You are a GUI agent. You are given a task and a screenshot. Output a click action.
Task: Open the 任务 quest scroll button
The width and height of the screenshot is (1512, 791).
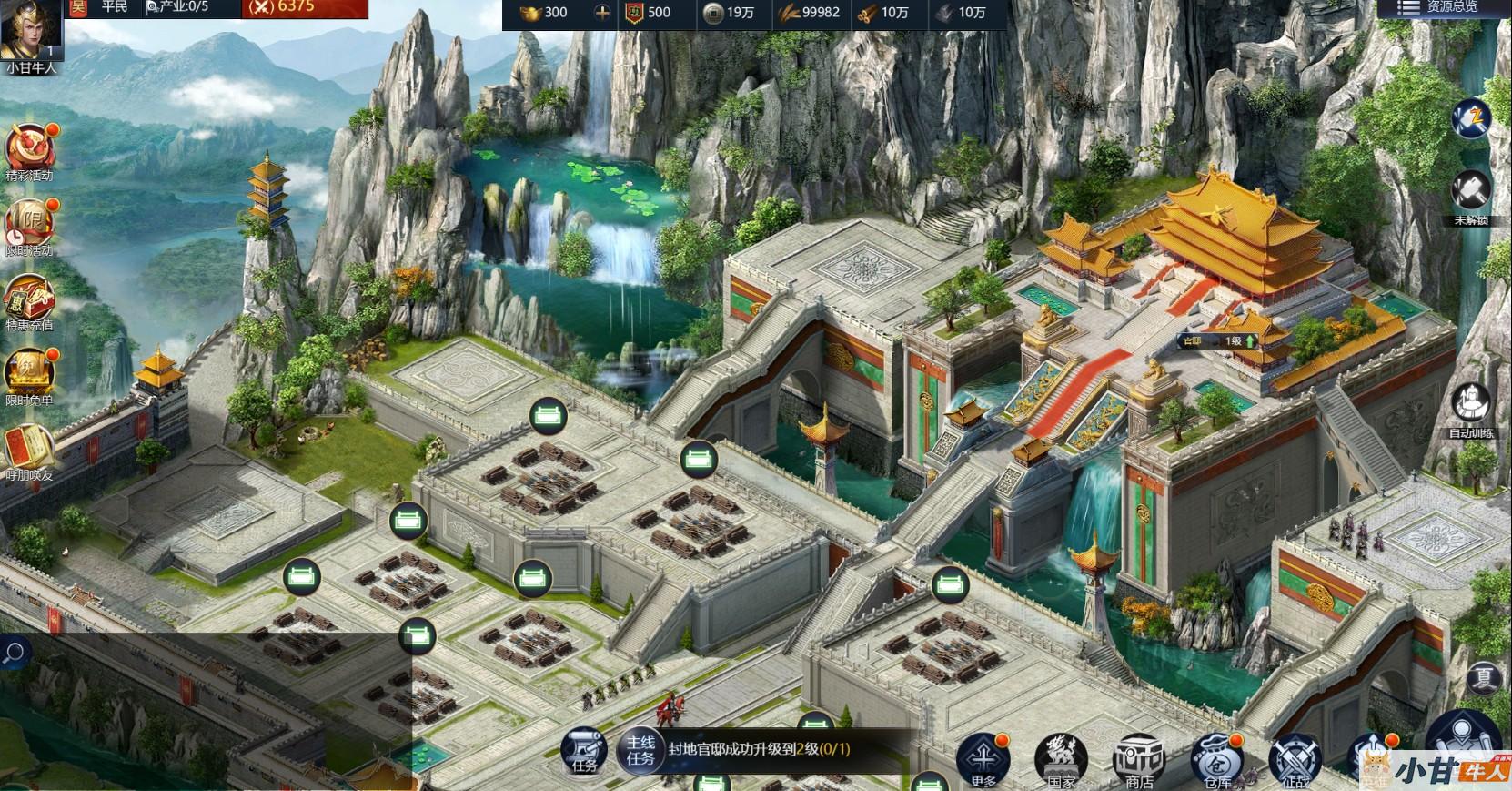point(583,751)
